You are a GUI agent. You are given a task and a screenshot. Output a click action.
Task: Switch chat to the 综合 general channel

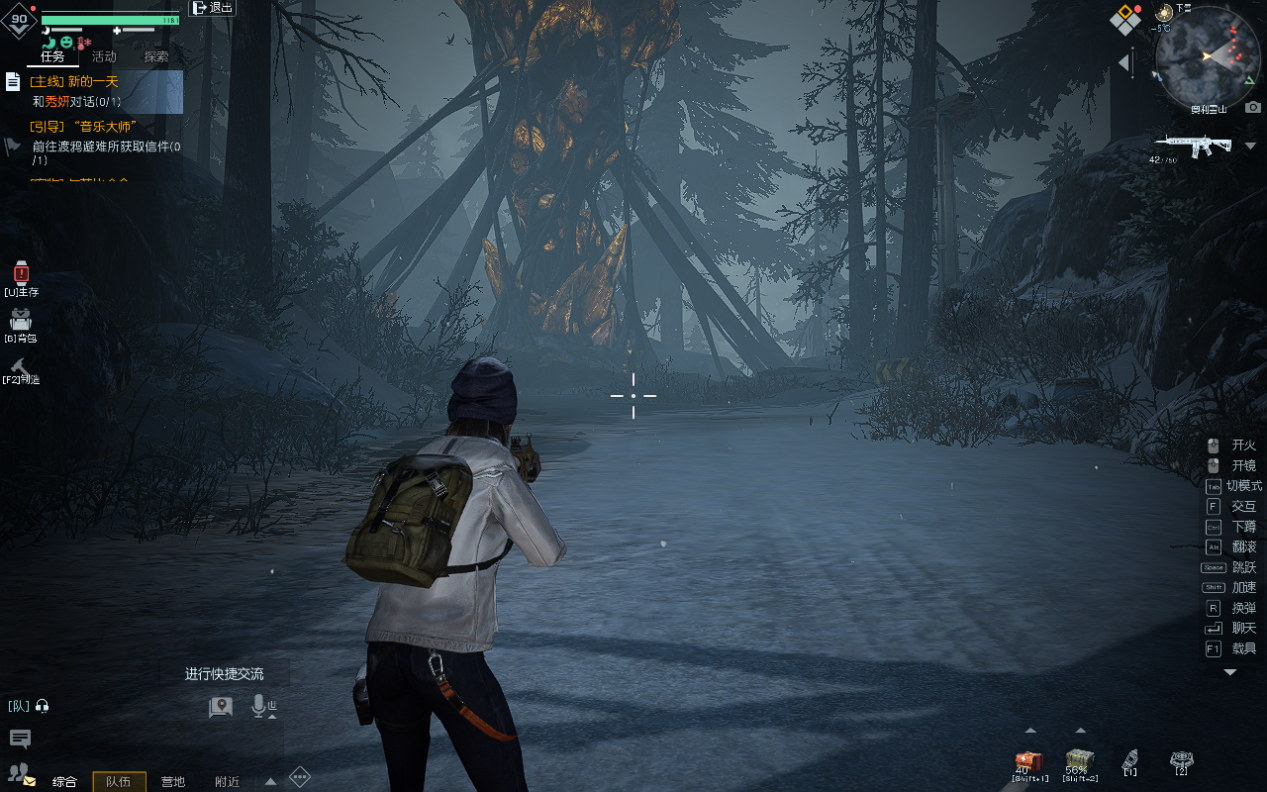65,781
